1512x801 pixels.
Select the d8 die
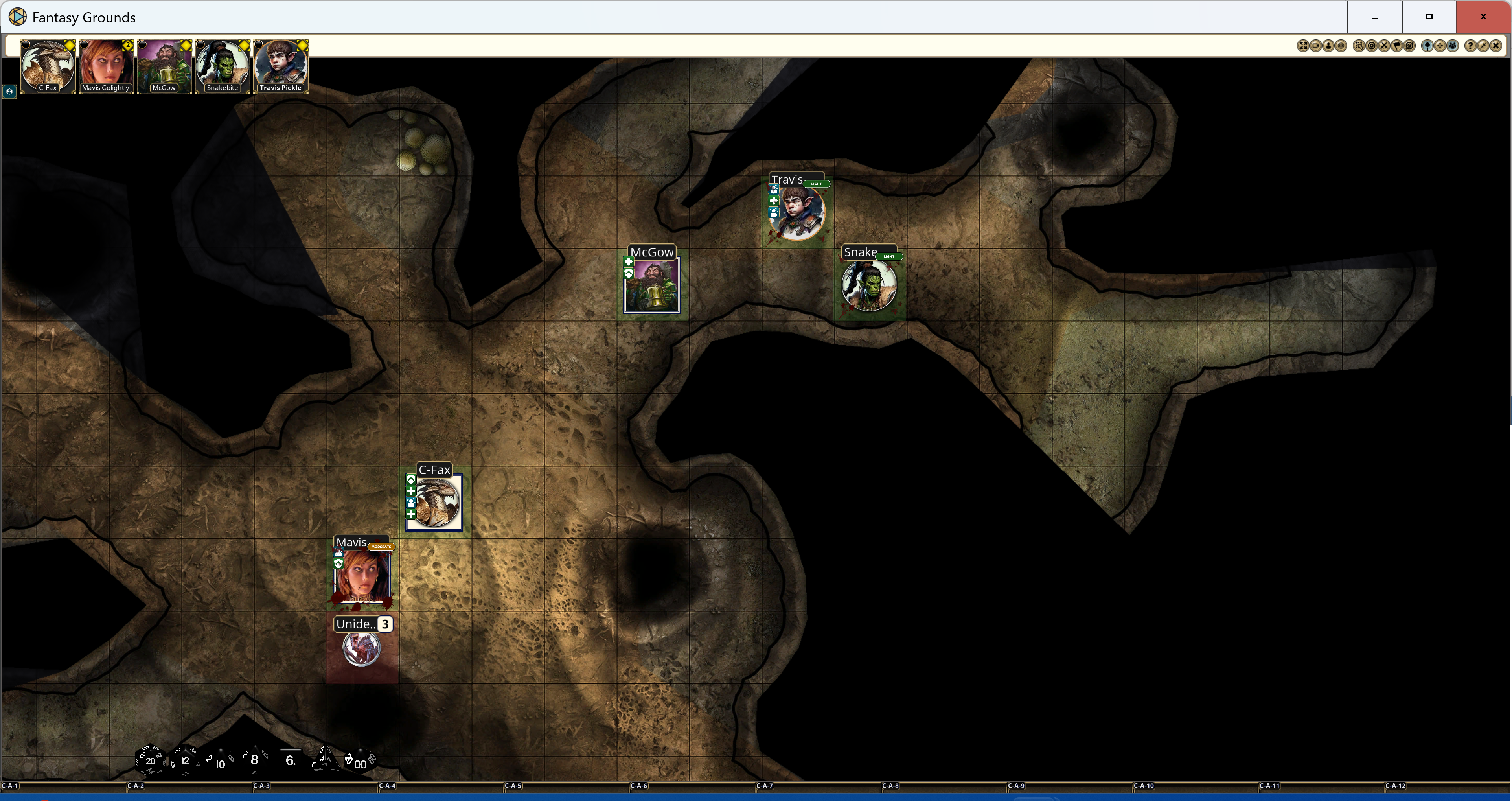tap(254, 760)
